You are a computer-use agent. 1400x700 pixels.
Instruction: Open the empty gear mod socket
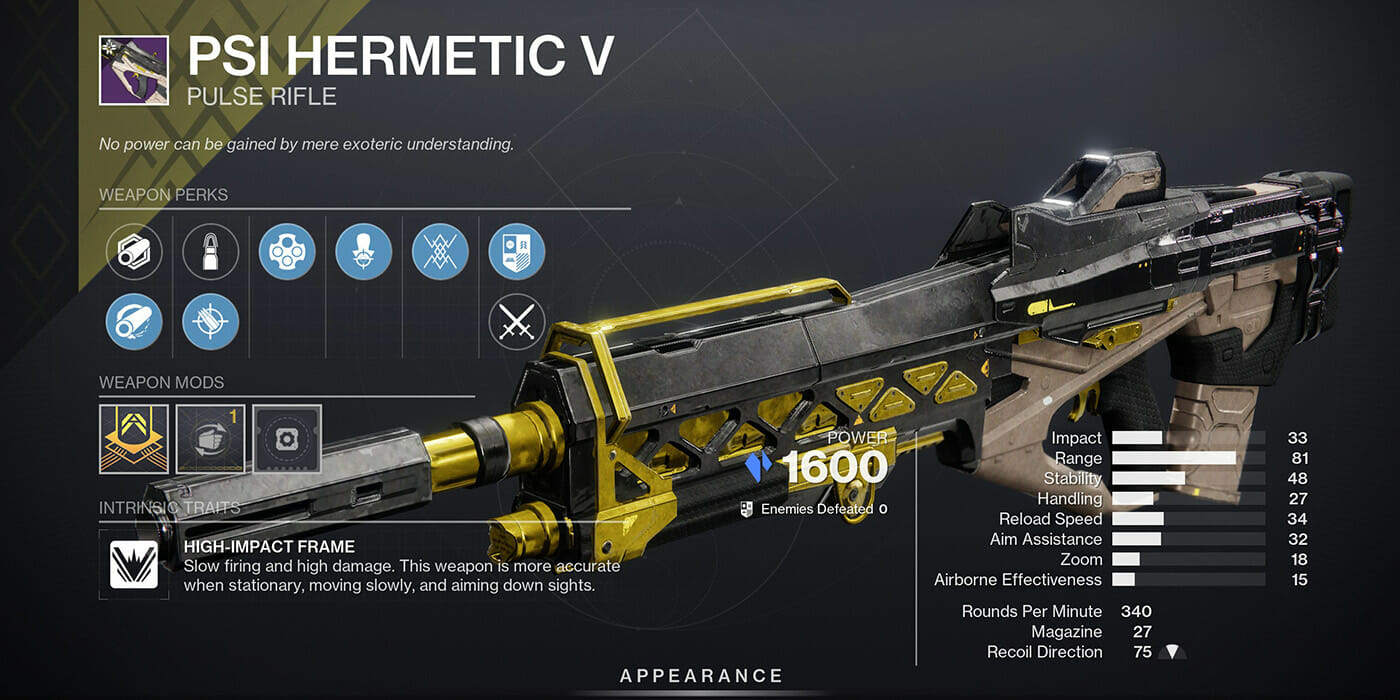(287, 439)
